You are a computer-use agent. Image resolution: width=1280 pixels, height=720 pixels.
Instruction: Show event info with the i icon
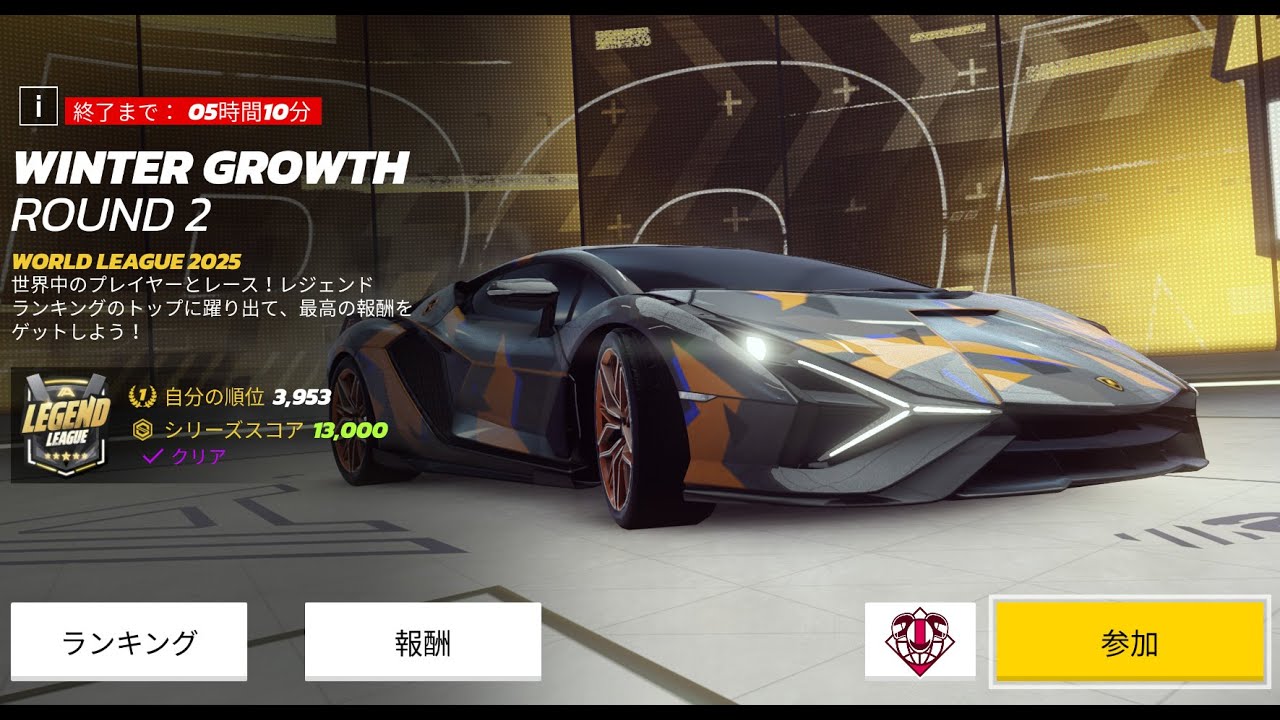point(38,106)
